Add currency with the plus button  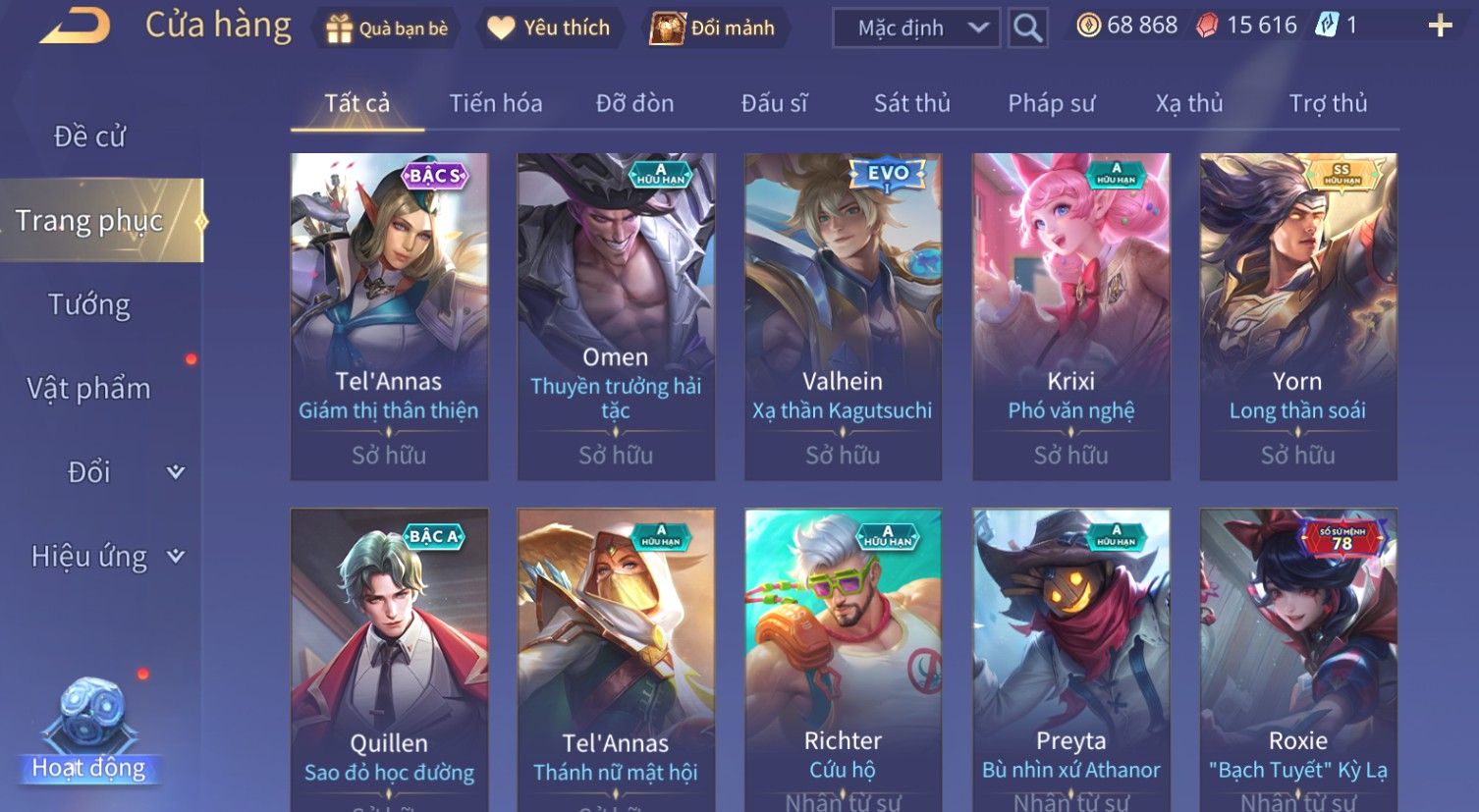coord(1440,27)
